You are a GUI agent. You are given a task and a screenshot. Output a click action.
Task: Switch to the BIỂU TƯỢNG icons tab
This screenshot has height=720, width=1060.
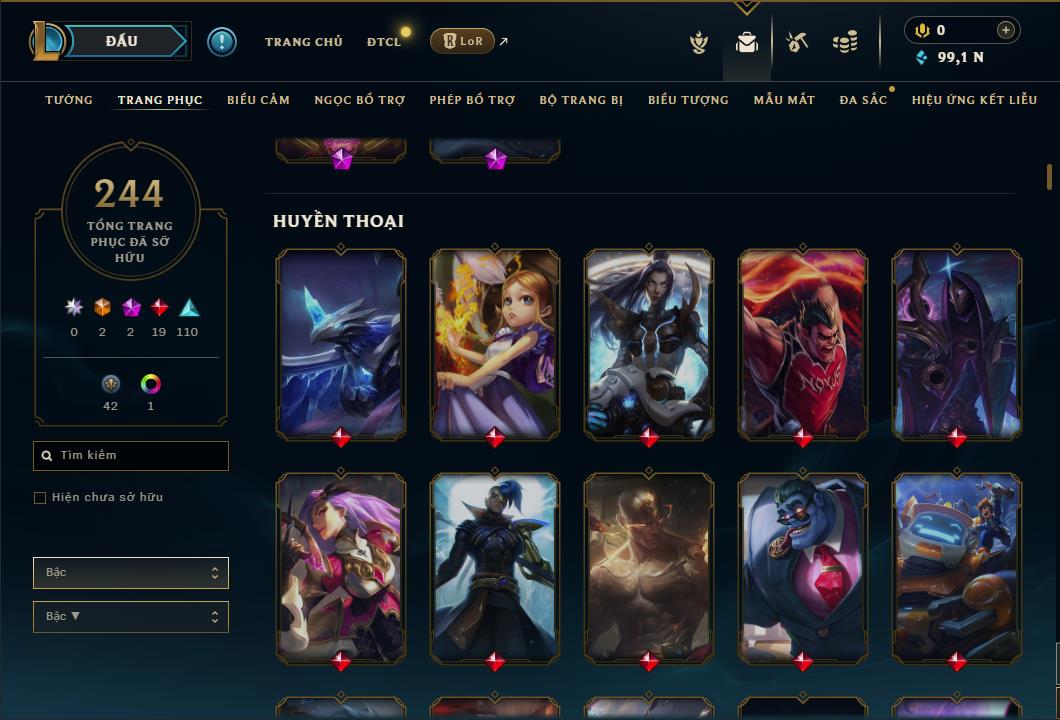(688, 100)
